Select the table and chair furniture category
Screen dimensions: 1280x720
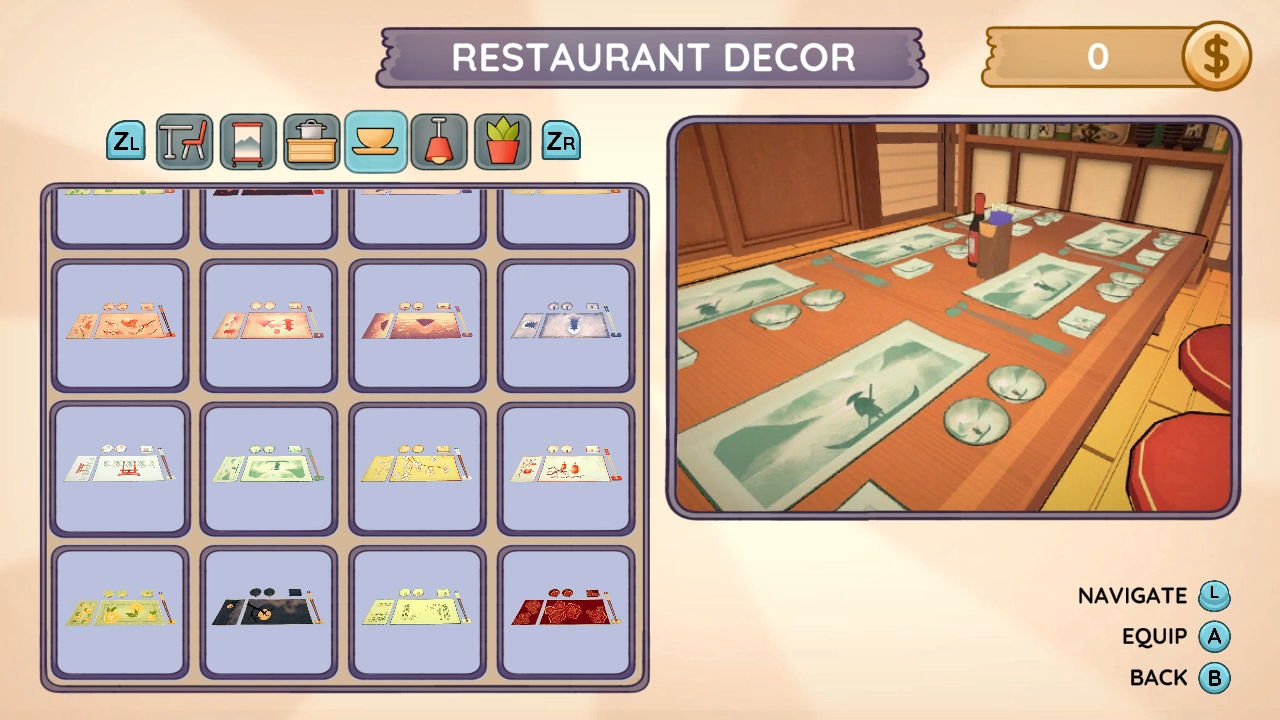(184, 141)
